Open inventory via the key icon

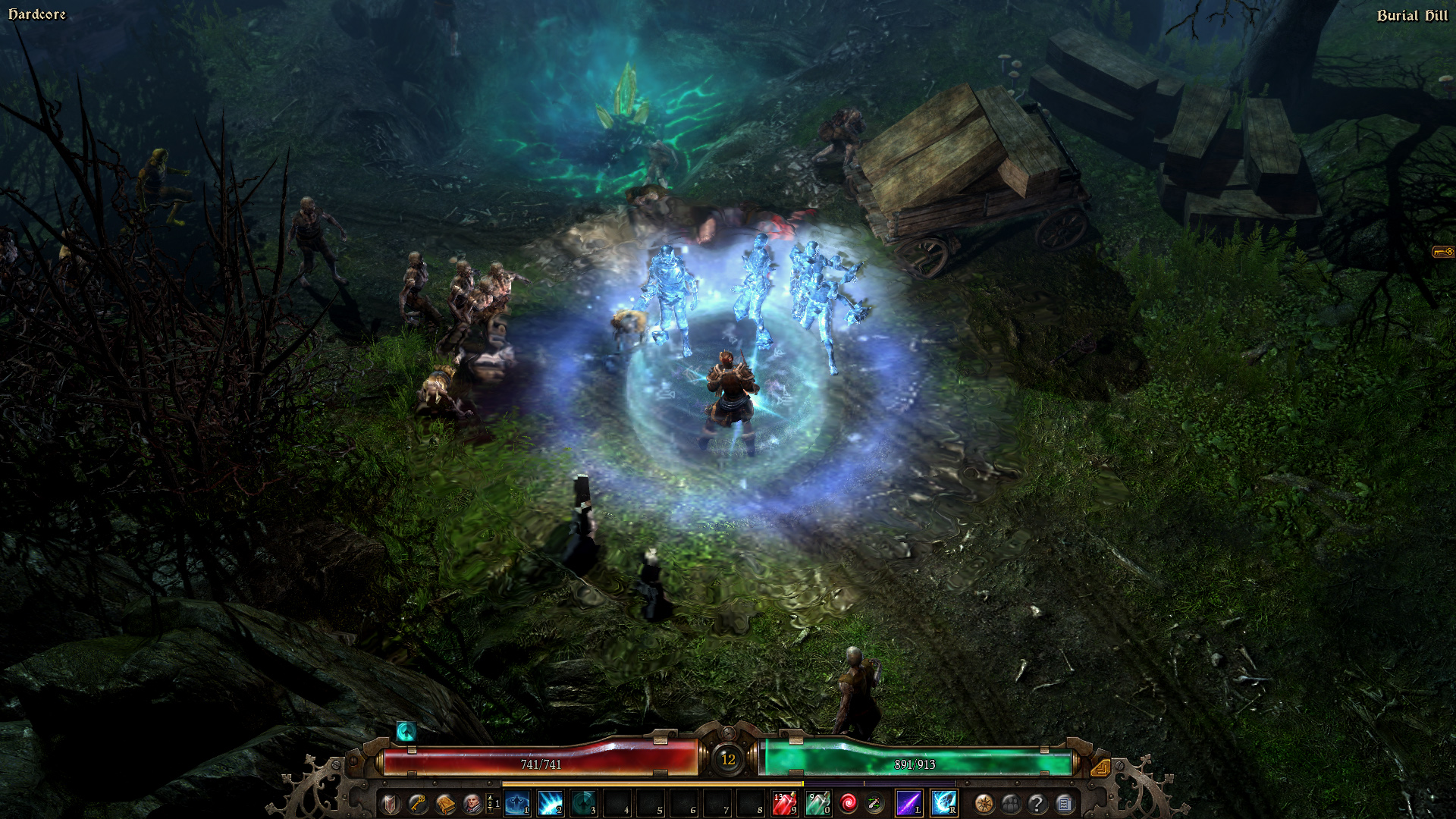416,802
